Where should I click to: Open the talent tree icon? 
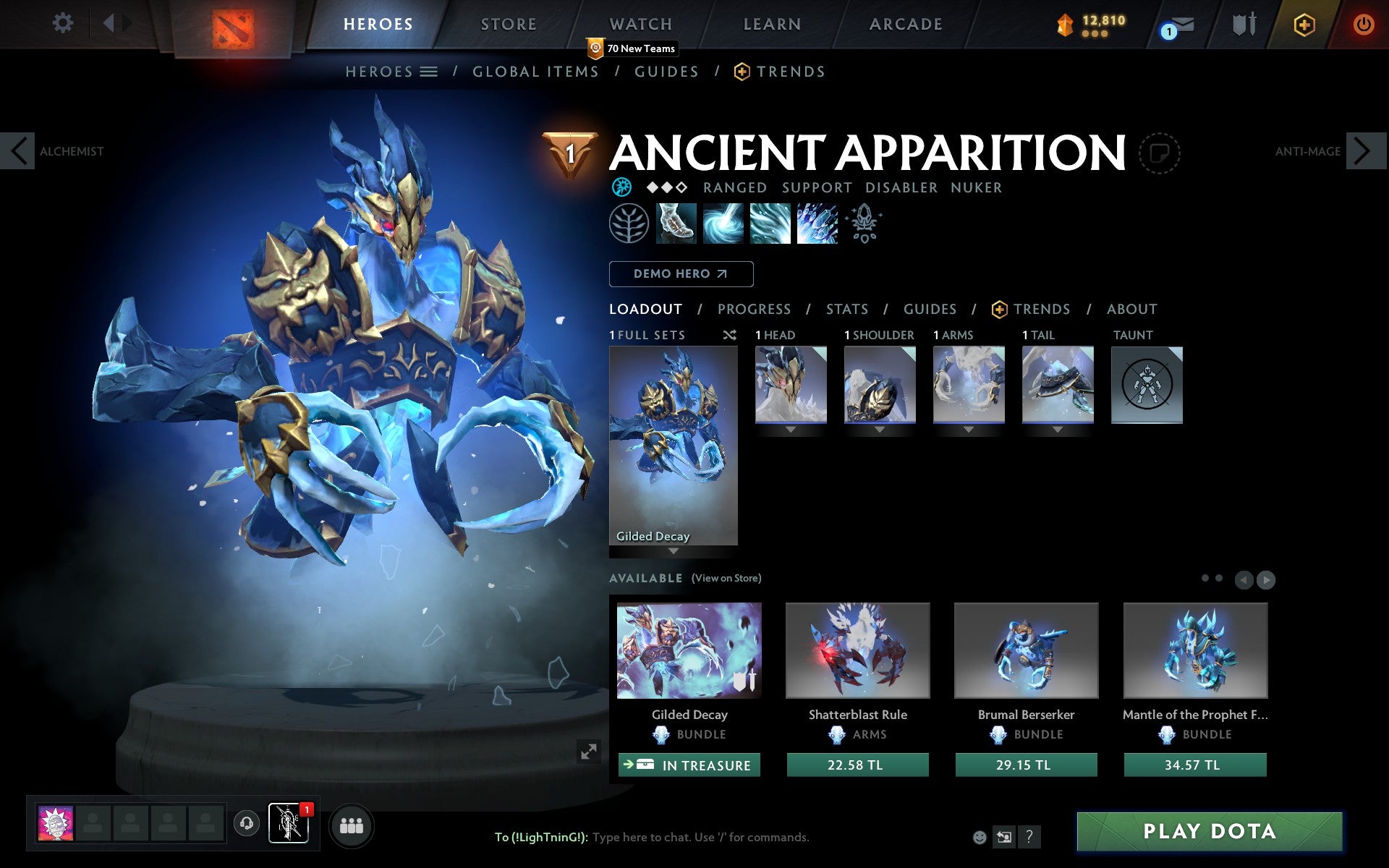coord(628,224)
